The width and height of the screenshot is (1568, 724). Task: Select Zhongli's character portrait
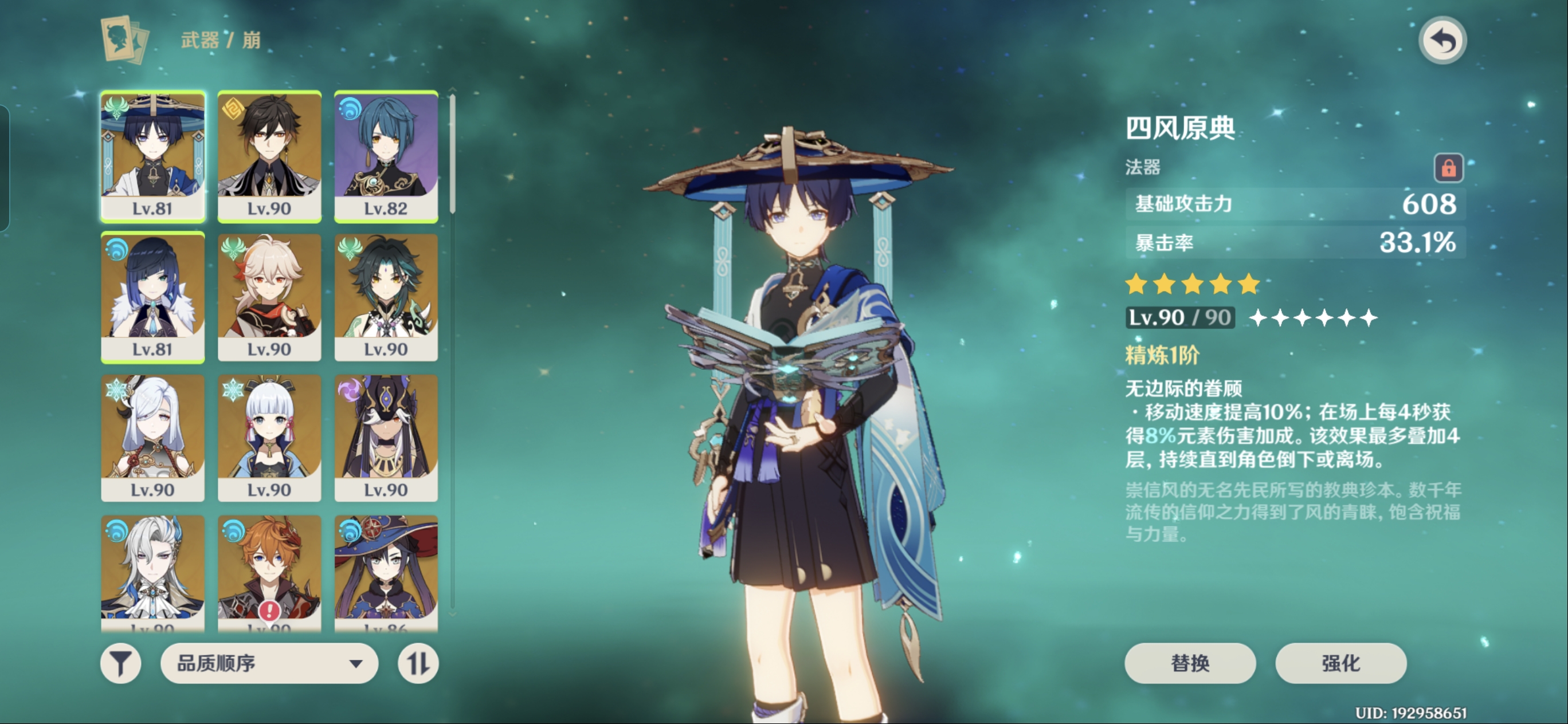coord(269,156)
